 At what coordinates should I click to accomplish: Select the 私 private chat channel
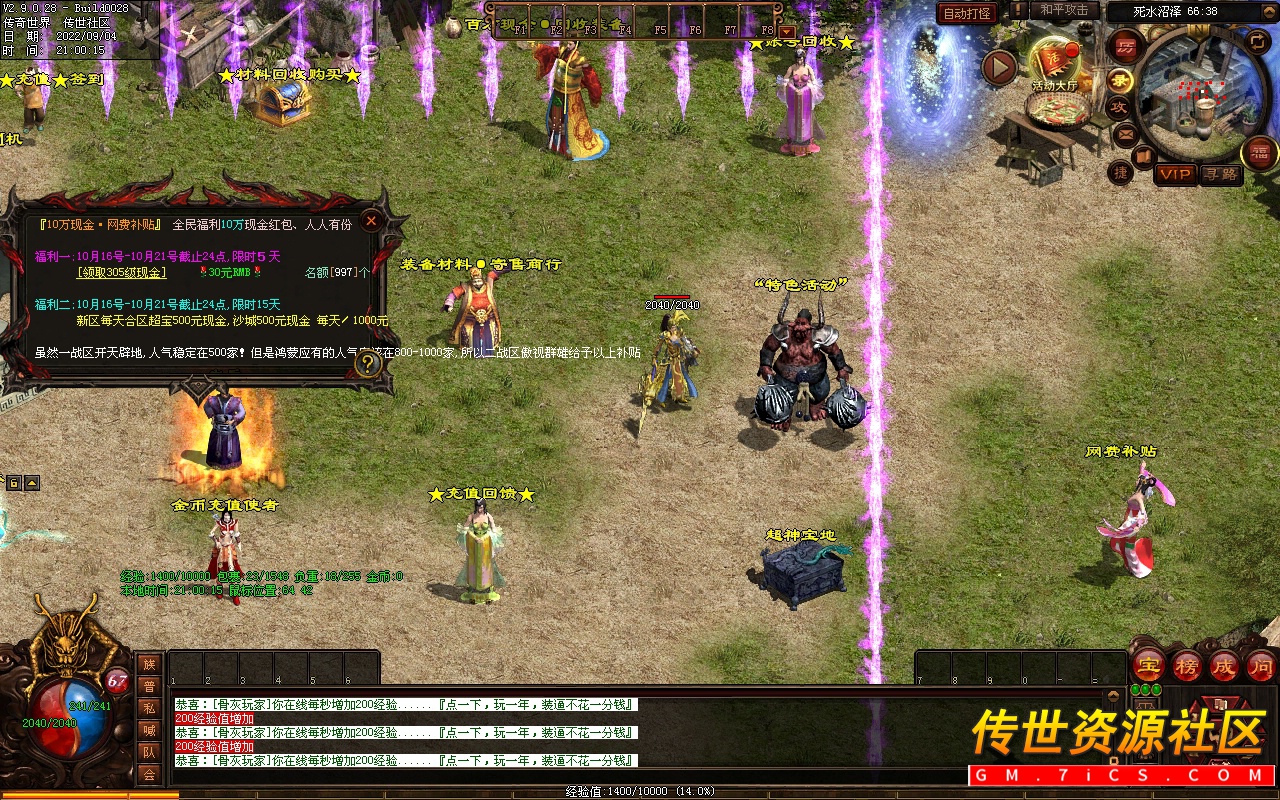pyautogui.click(x=149, y=708)
